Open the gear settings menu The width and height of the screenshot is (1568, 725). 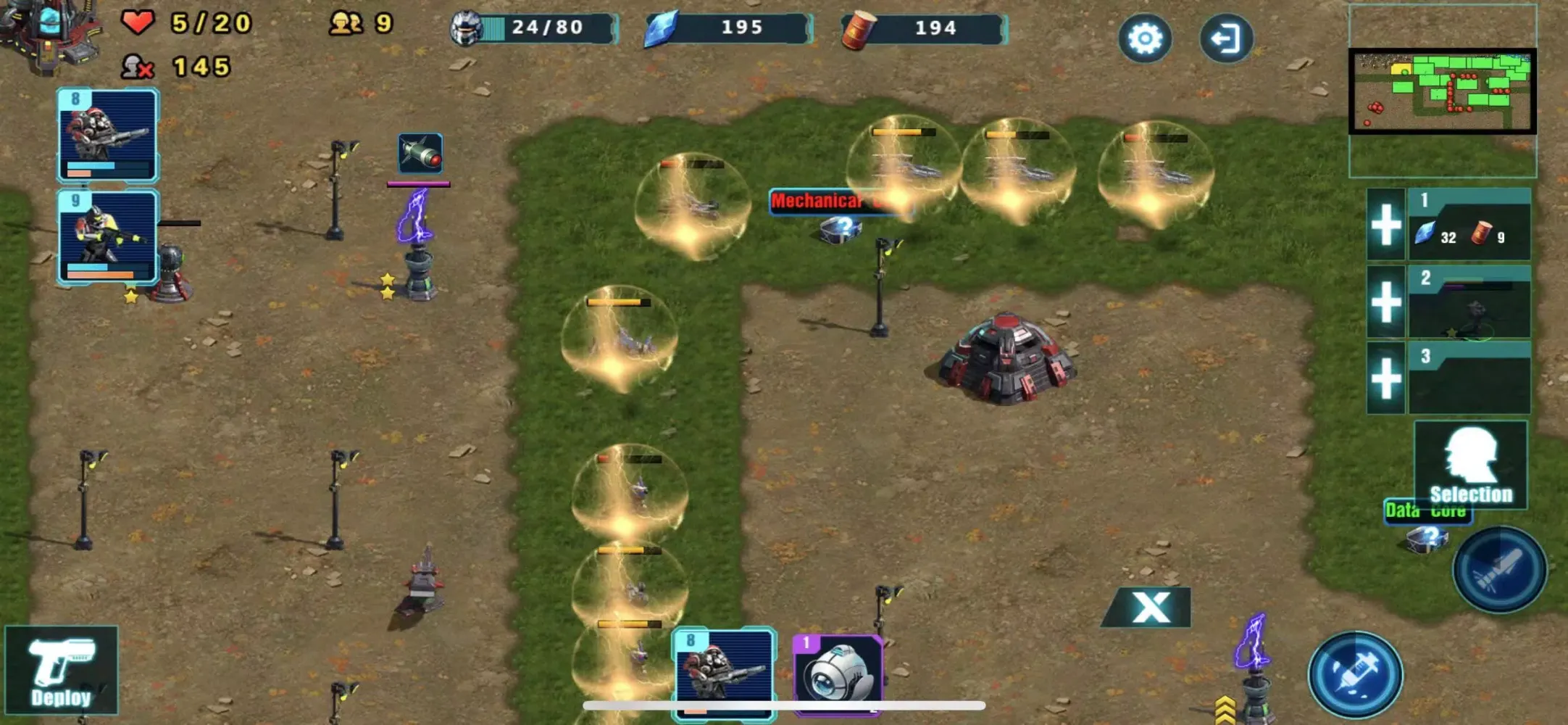point(1145,38)
